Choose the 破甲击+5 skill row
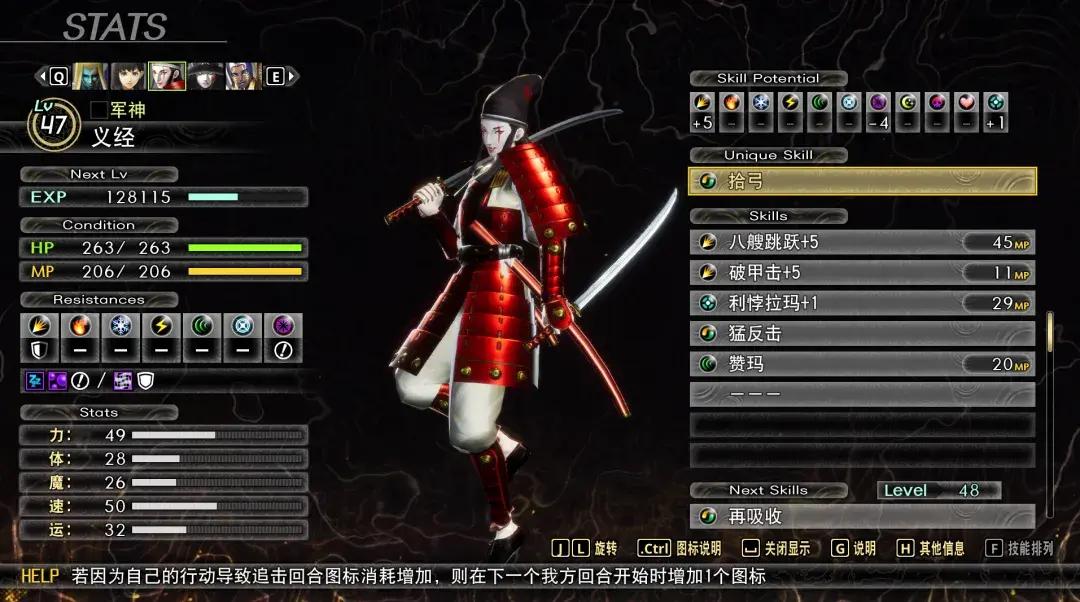The width and height of the screenshot is (1080, 602). pyautogui.click(x=862, y=273)
